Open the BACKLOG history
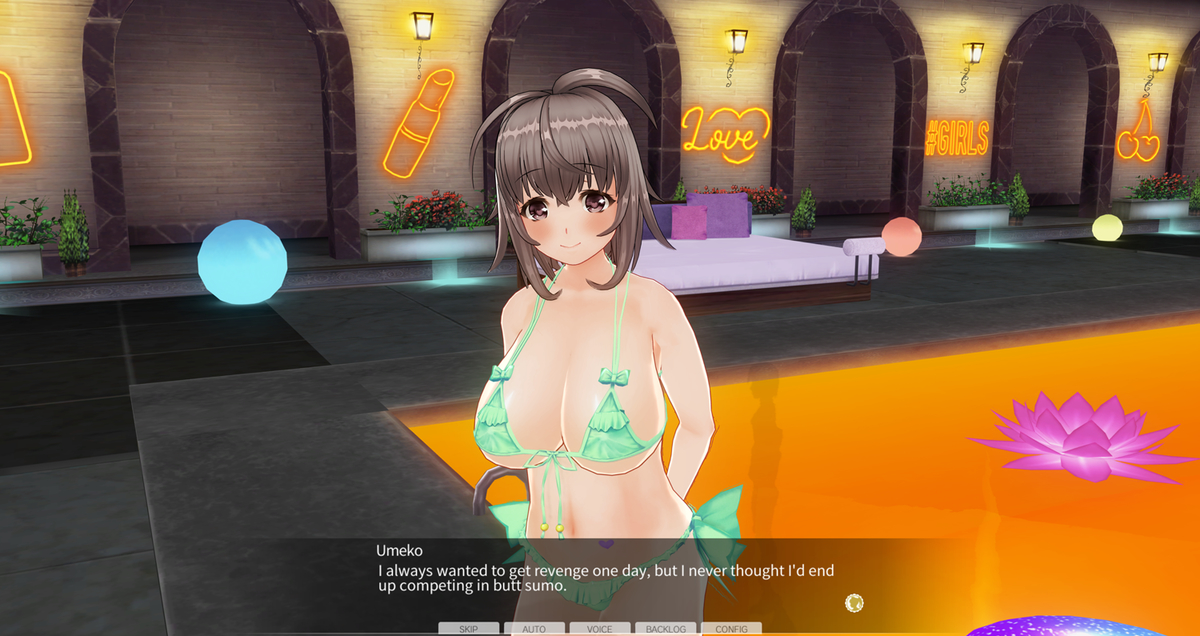Image resolution: width=1200 pixels, height=636 pixels. pyautogui.click(x=665, y=629)
